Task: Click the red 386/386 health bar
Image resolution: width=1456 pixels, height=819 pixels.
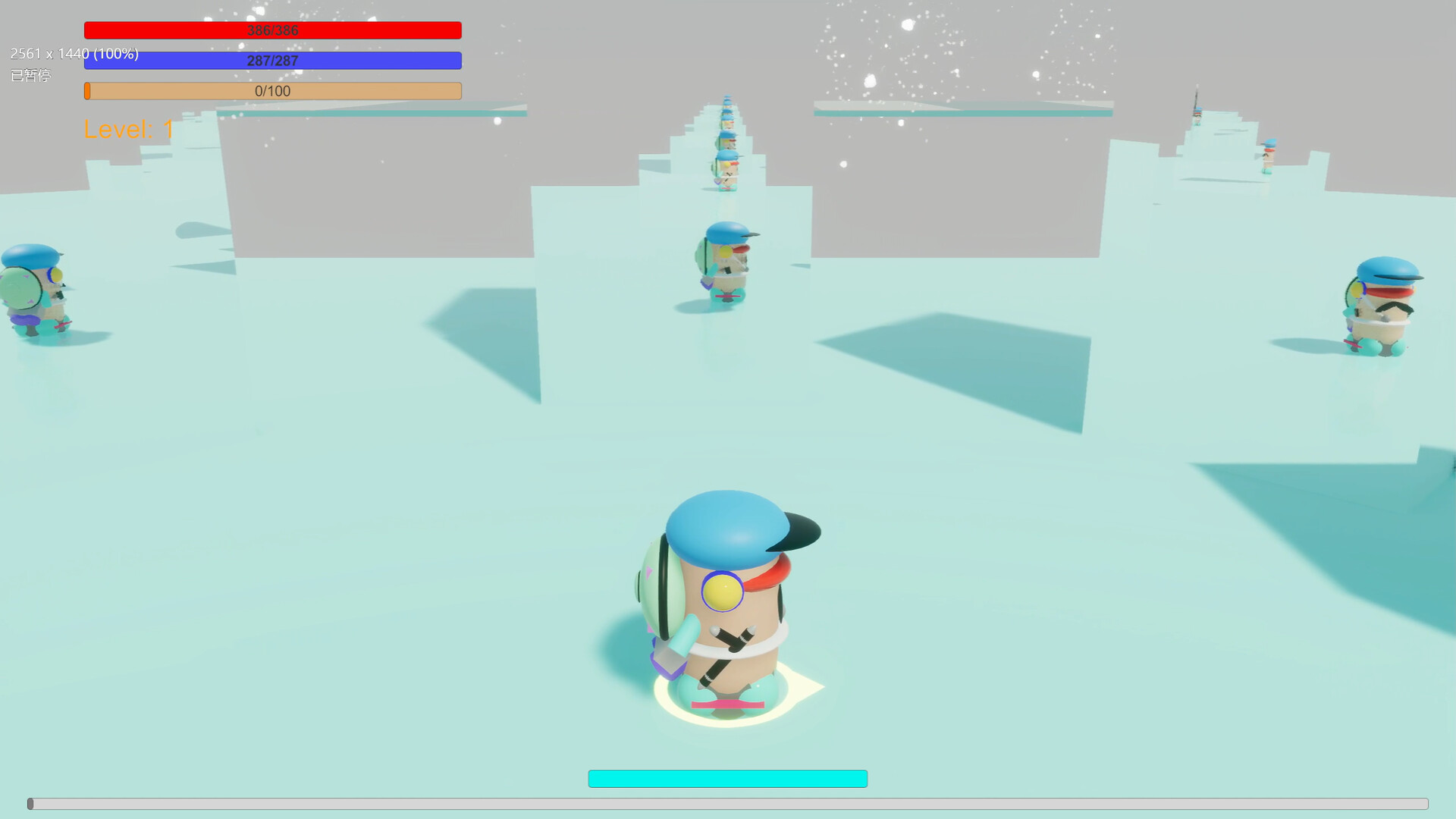Action: click(x=272, y=30)
